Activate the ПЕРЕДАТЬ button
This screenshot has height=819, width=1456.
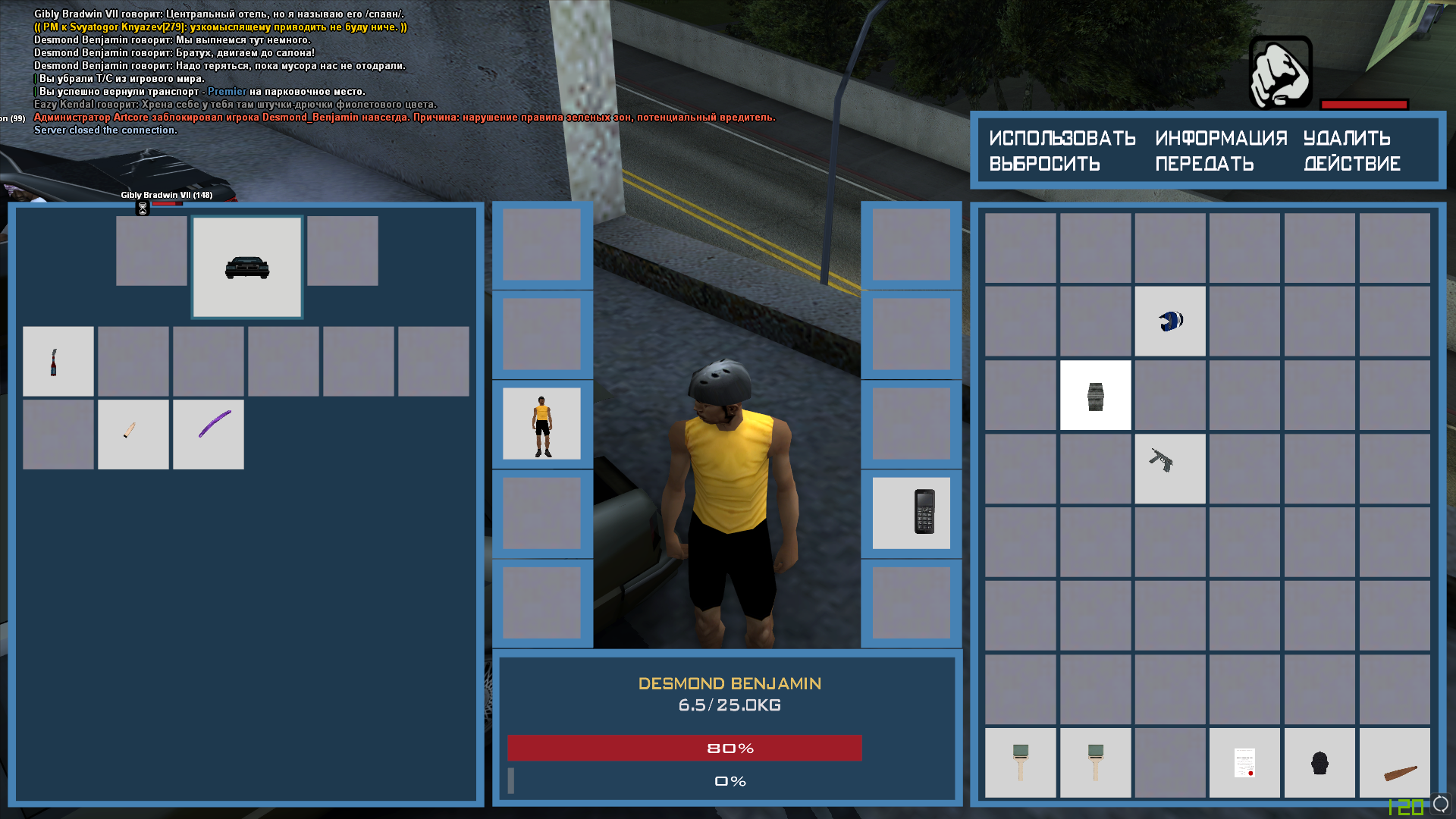tap(1204, 164)
